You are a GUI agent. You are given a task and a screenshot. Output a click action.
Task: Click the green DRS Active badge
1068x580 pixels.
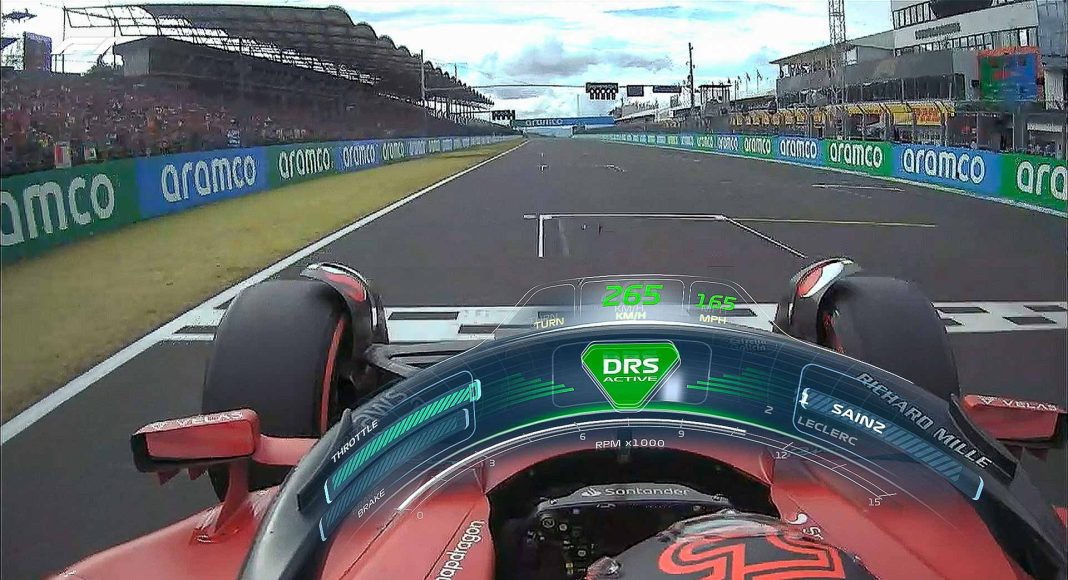630,371
